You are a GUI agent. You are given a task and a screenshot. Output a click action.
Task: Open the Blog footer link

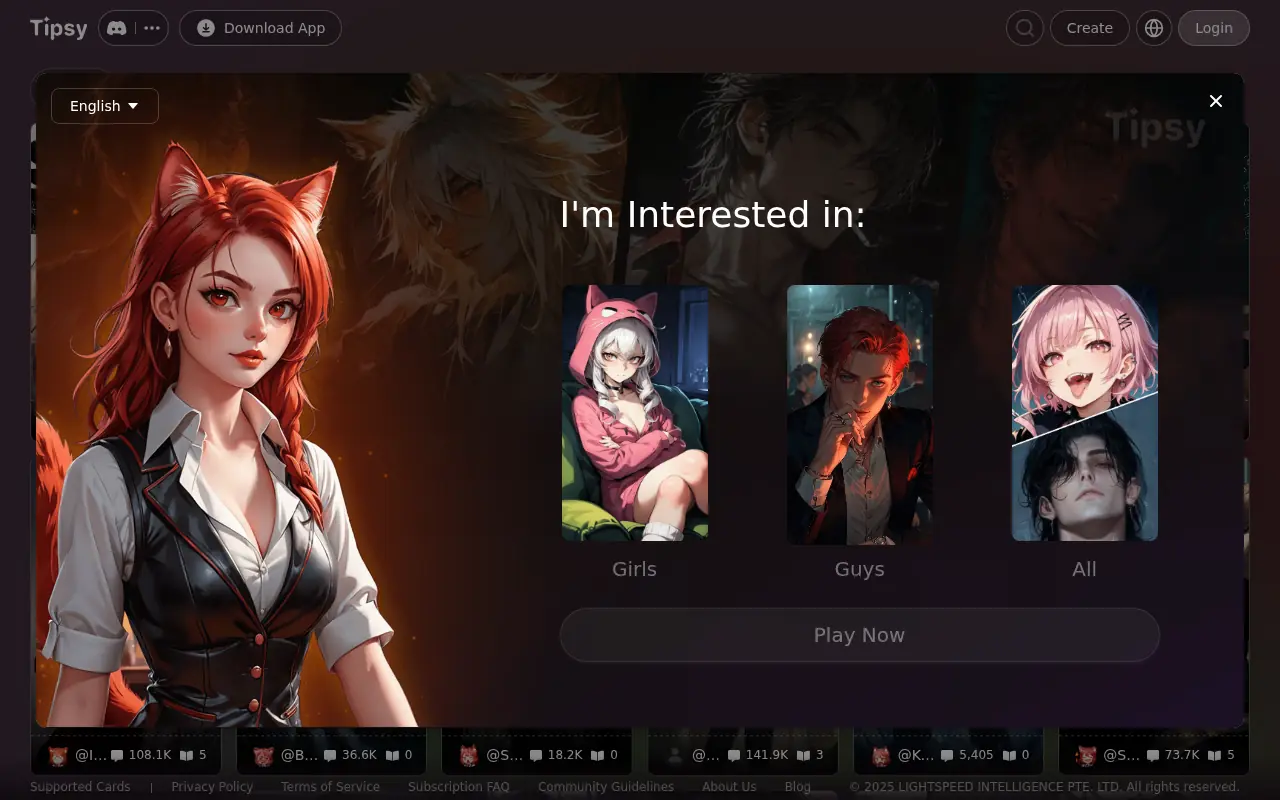click(x=797, y=787)
